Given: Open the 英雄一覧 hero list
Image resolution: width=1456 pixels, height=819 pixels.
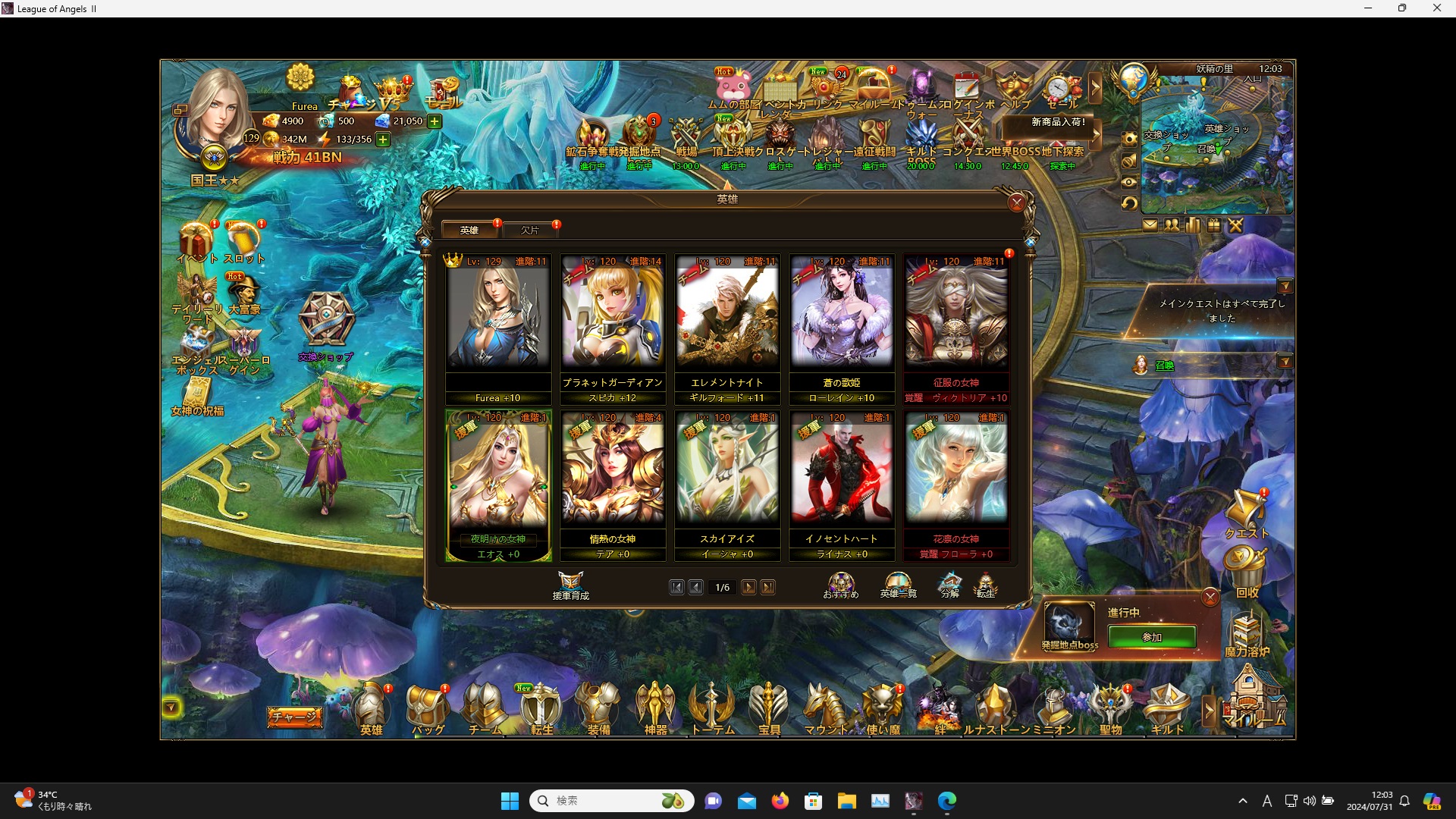Looking at the screenshot, I should (898, 585).
